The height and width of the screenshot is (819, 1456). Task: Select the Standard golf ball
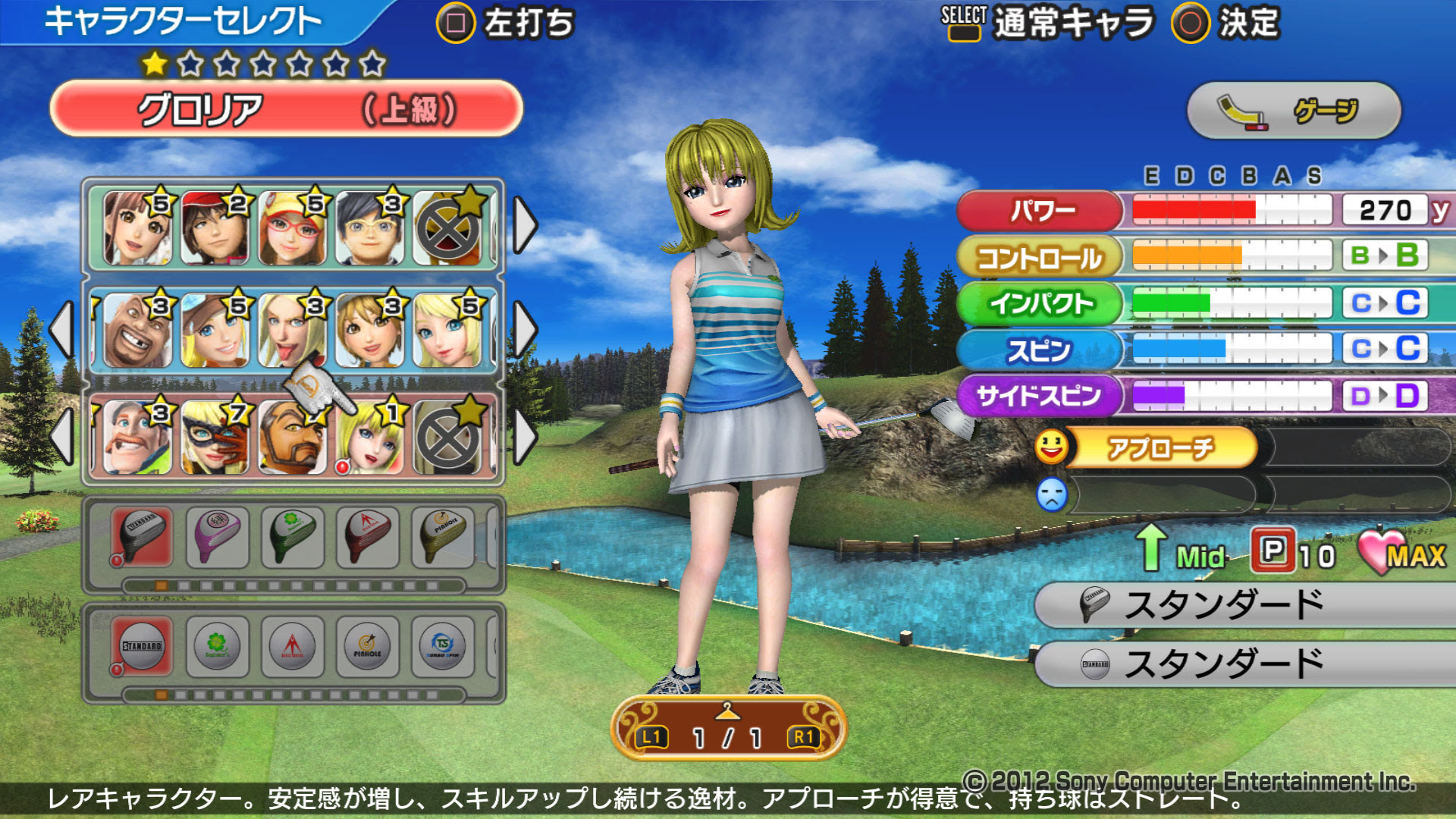point(142,646)
